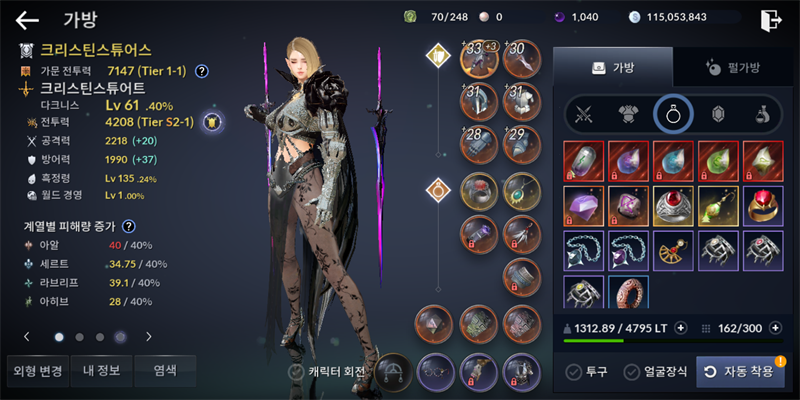Filter bag by crossed swords weapons
The image size is (800, 400).
click(583, 114)
